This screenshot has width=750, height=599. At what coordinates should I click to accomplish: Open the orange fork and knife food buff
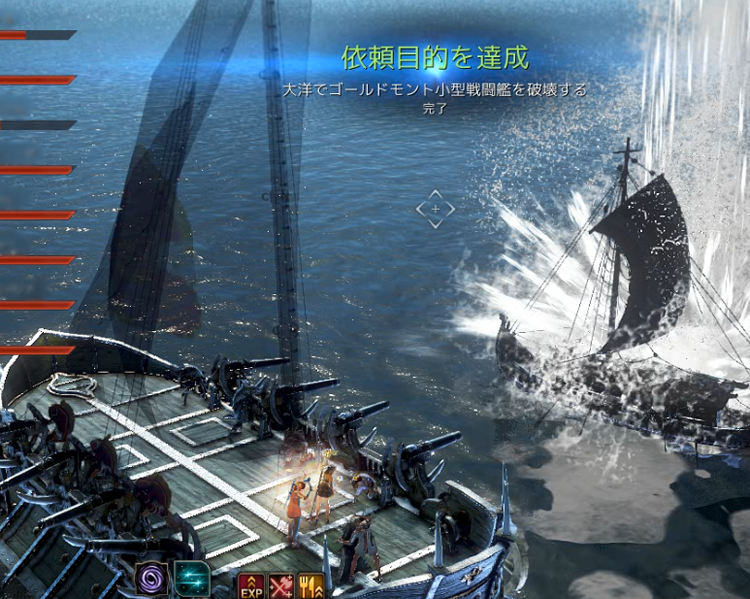[x=312, y=586]
